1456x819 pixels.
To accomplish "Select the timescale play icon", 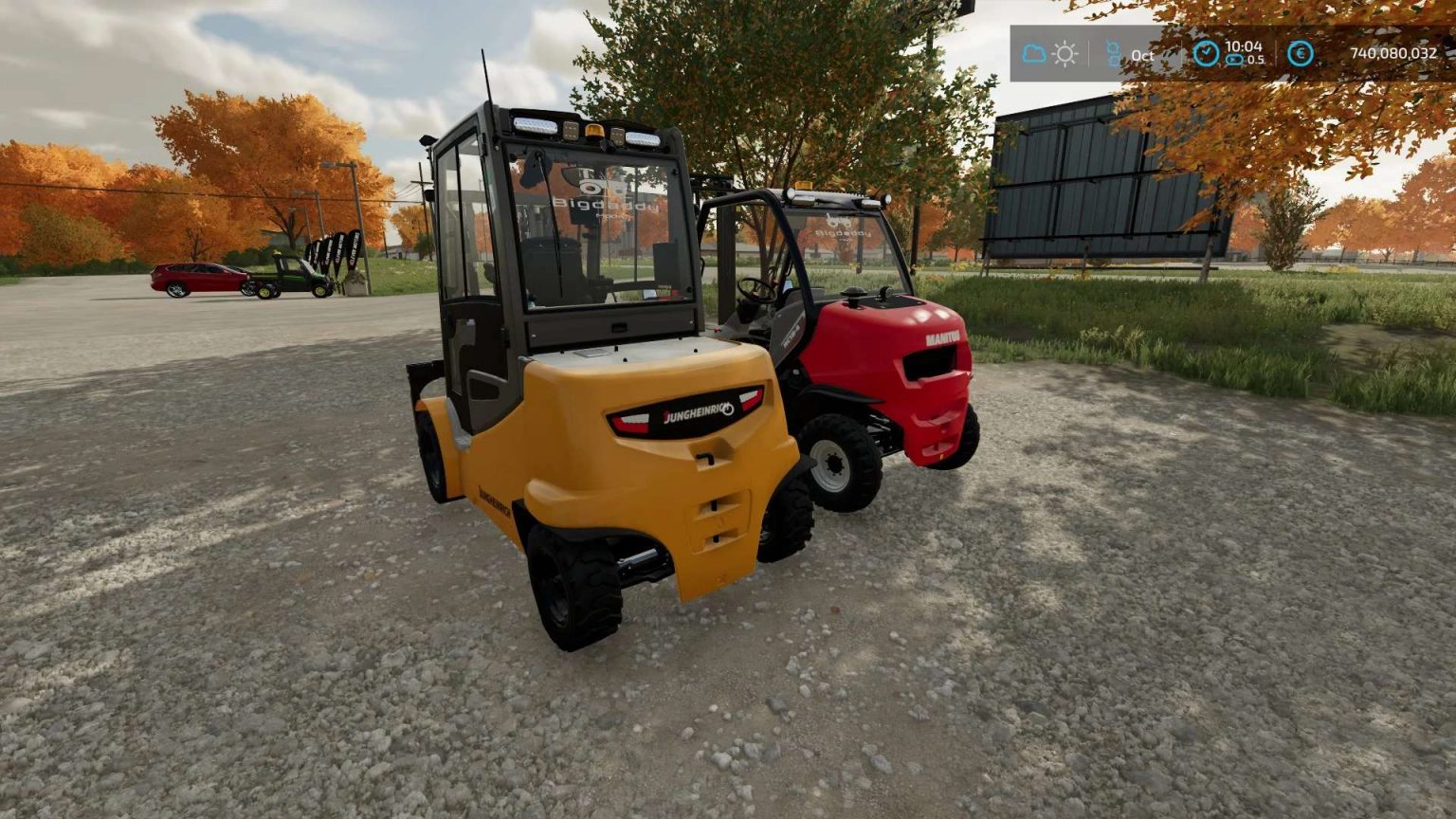I will coord(1236,59).
